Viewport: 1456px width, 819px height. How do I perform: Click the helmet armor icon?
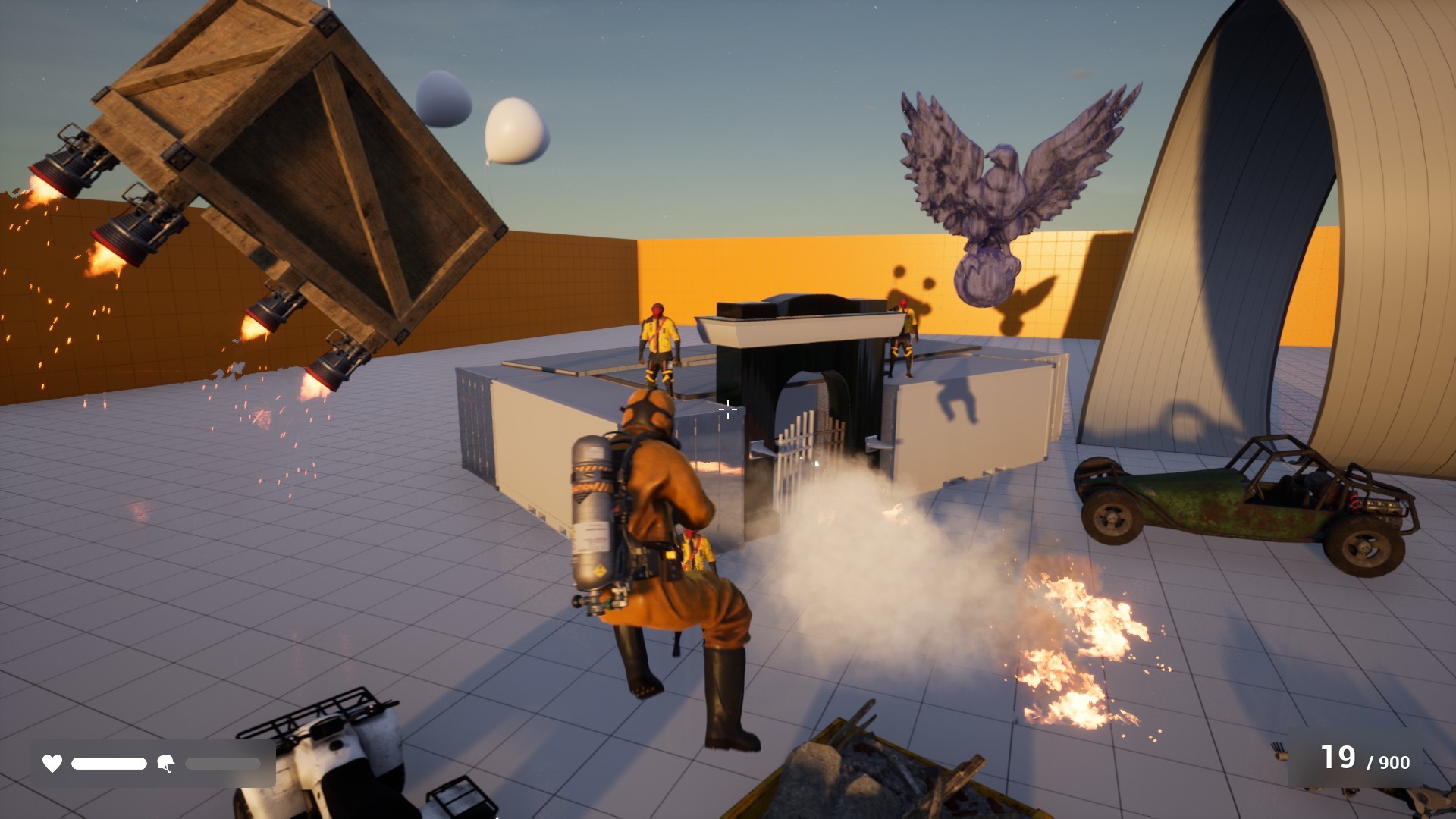click(166, 764)
